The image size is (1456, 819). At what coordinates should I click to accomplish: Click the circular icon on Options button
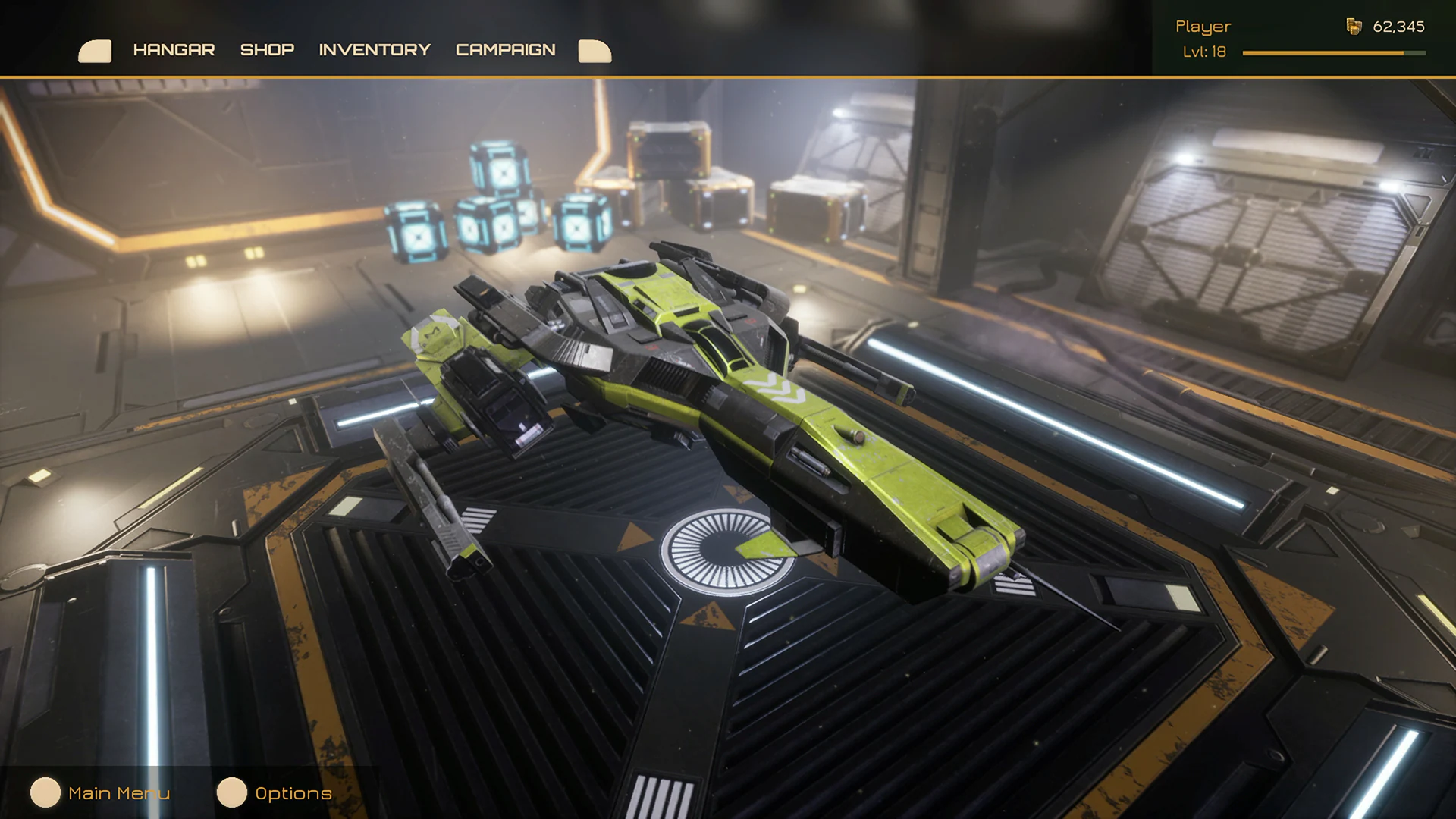231,793
